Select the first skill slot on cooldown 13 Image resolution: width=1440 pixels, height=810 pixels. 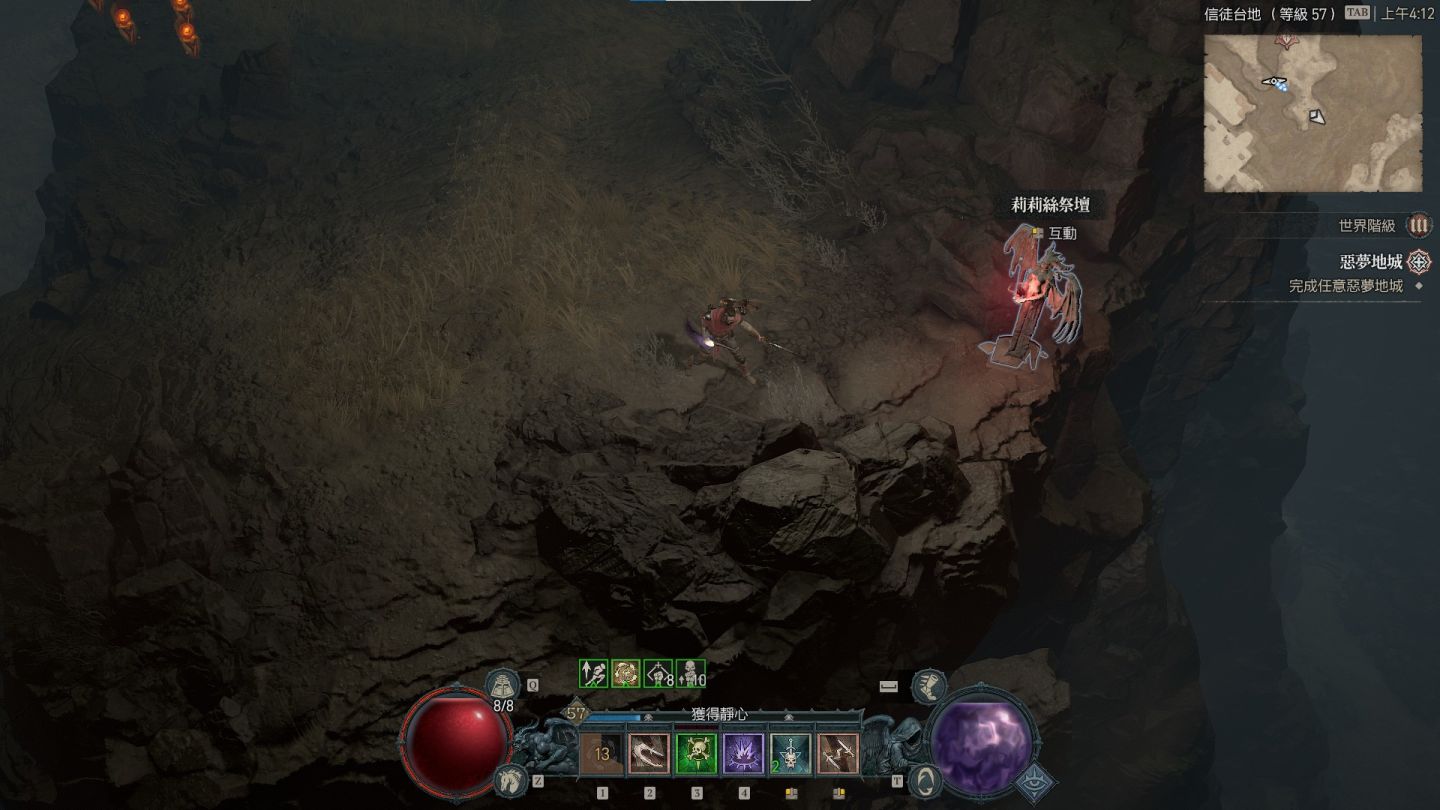click(x=602, y=754)
